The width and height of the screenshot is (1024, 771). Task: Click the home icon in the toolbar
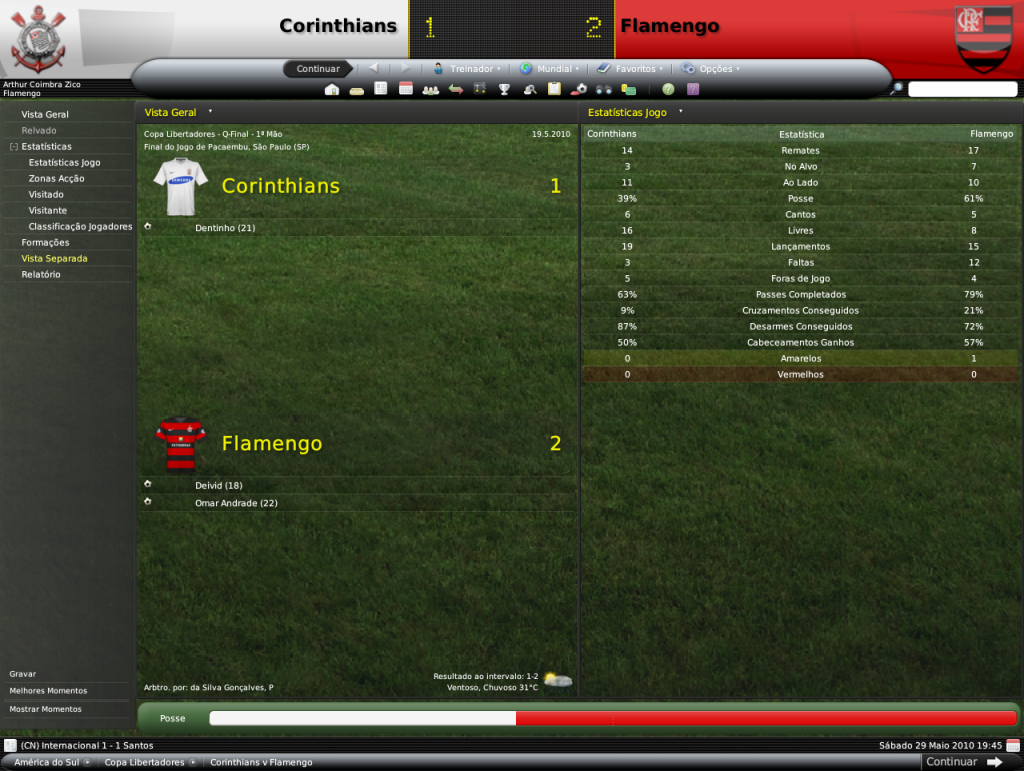(332, 89)
